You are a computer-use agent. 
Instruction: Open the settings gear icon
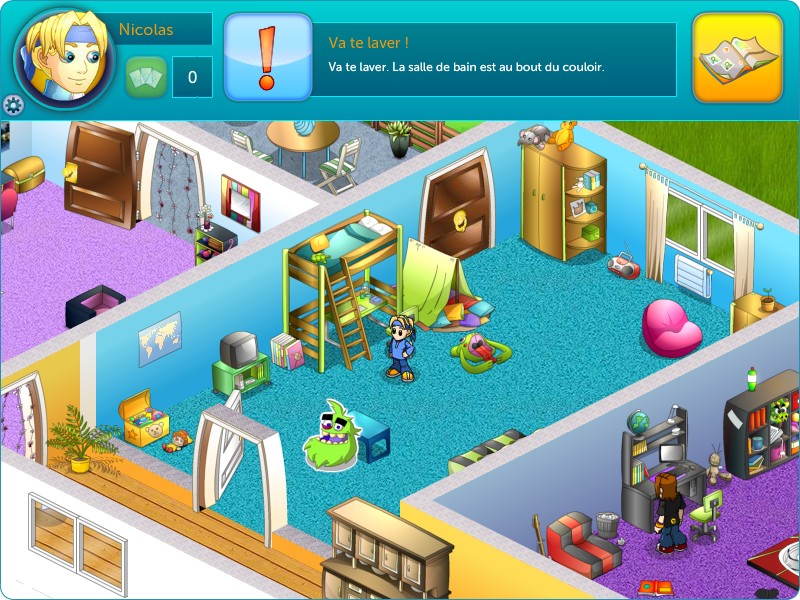[13, 105]
